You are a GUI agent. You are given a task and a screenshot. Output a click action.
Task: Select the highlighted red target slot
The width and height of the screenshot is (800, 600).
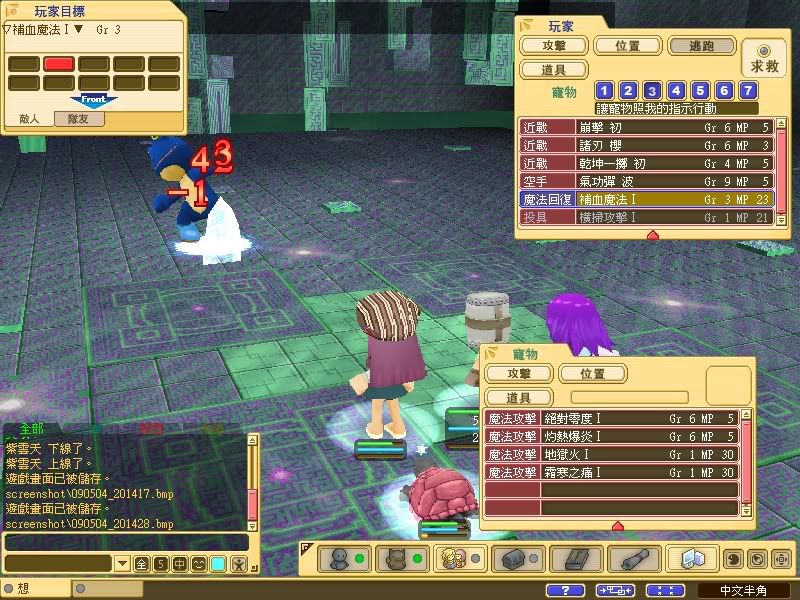[x=59, y=64]
